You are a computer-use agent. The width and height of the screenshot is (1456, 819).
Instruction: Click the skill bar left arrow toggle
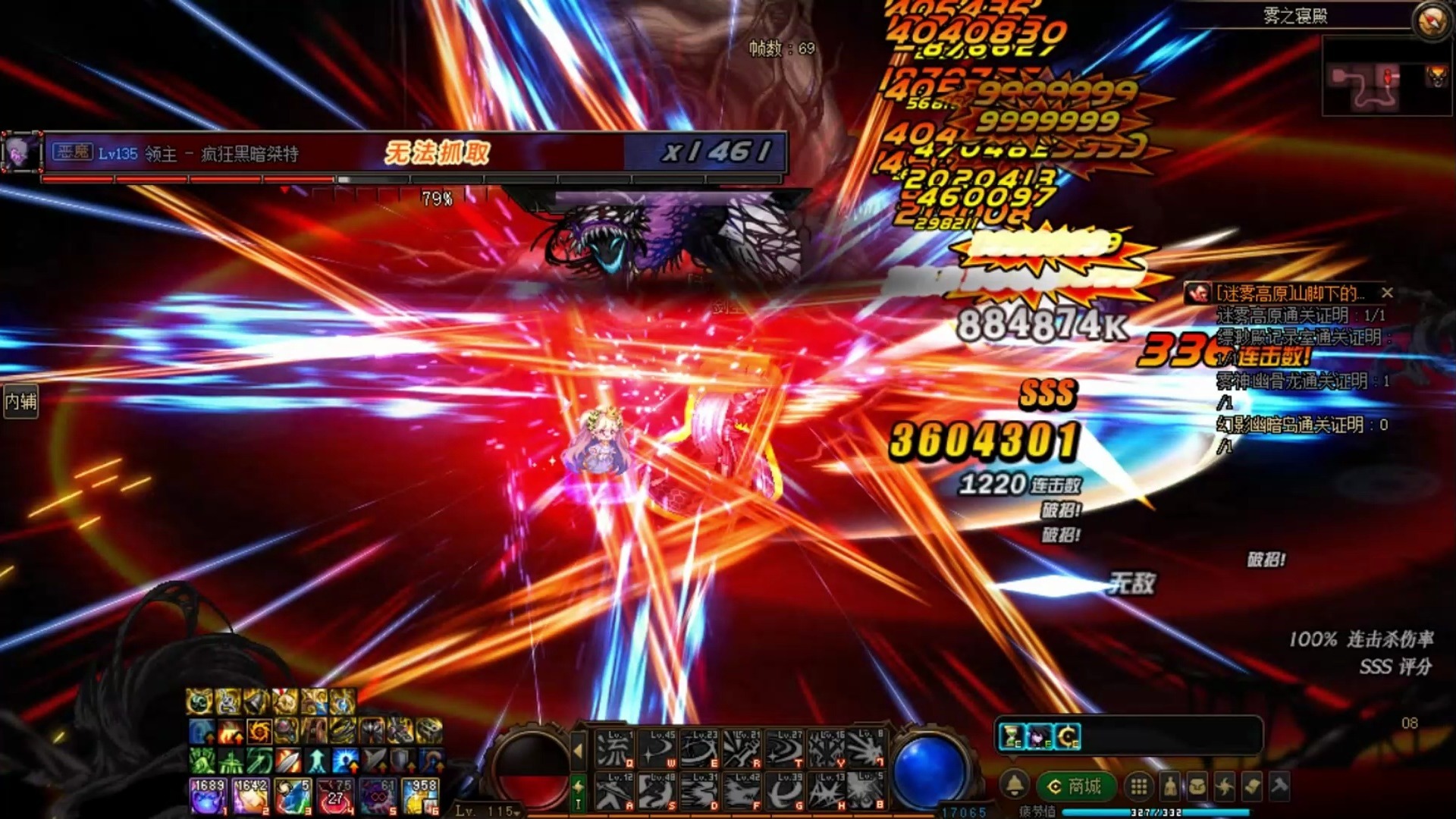[x=578, y=751]
